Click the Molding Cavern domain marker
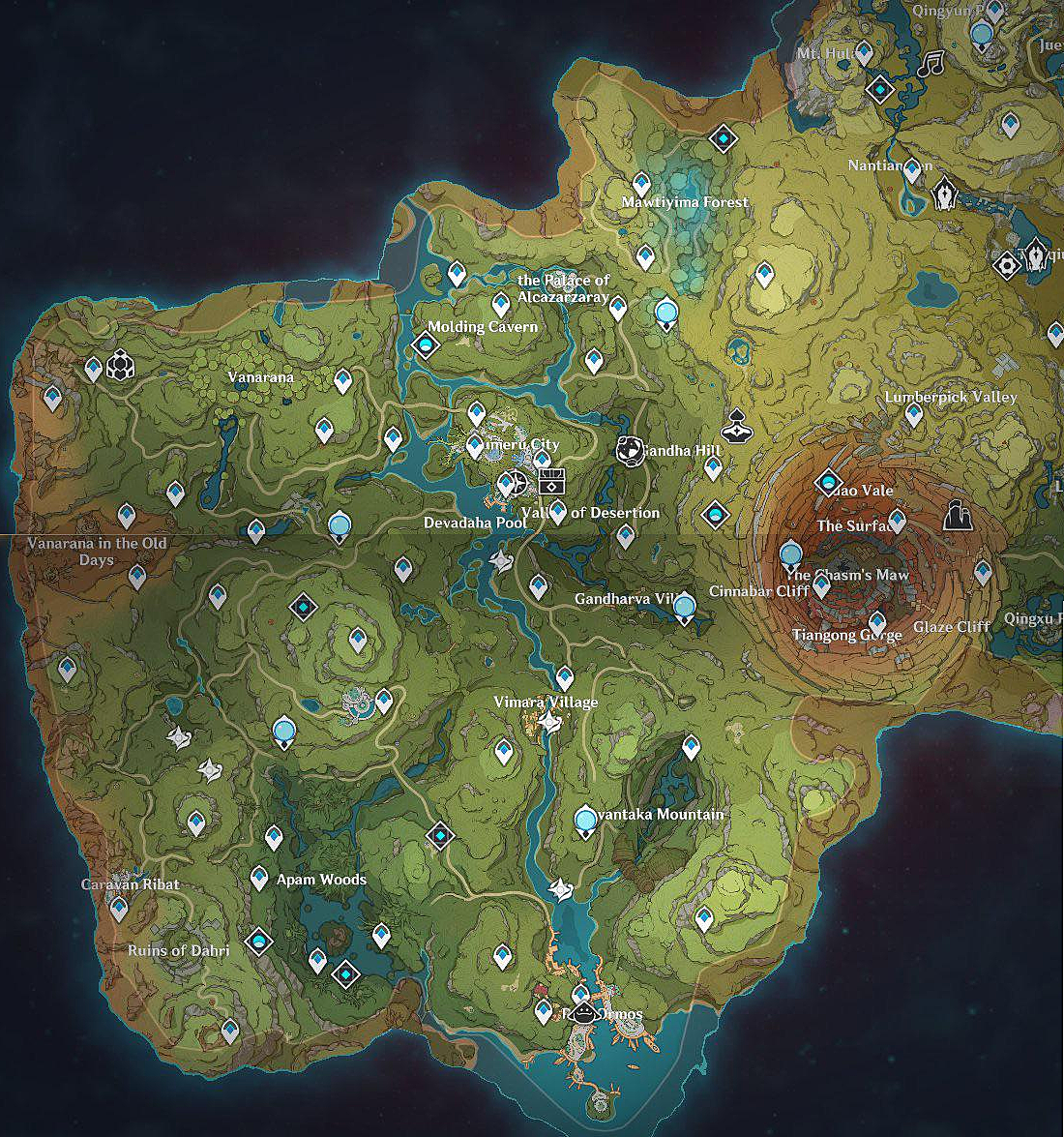 point(426,344)
